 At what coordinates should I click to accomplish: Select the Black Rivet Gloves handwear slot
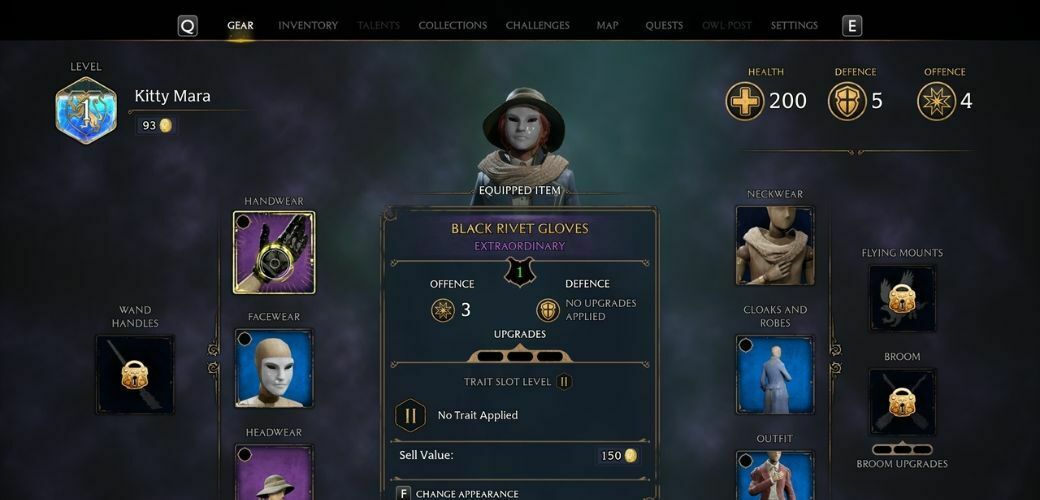274,252
